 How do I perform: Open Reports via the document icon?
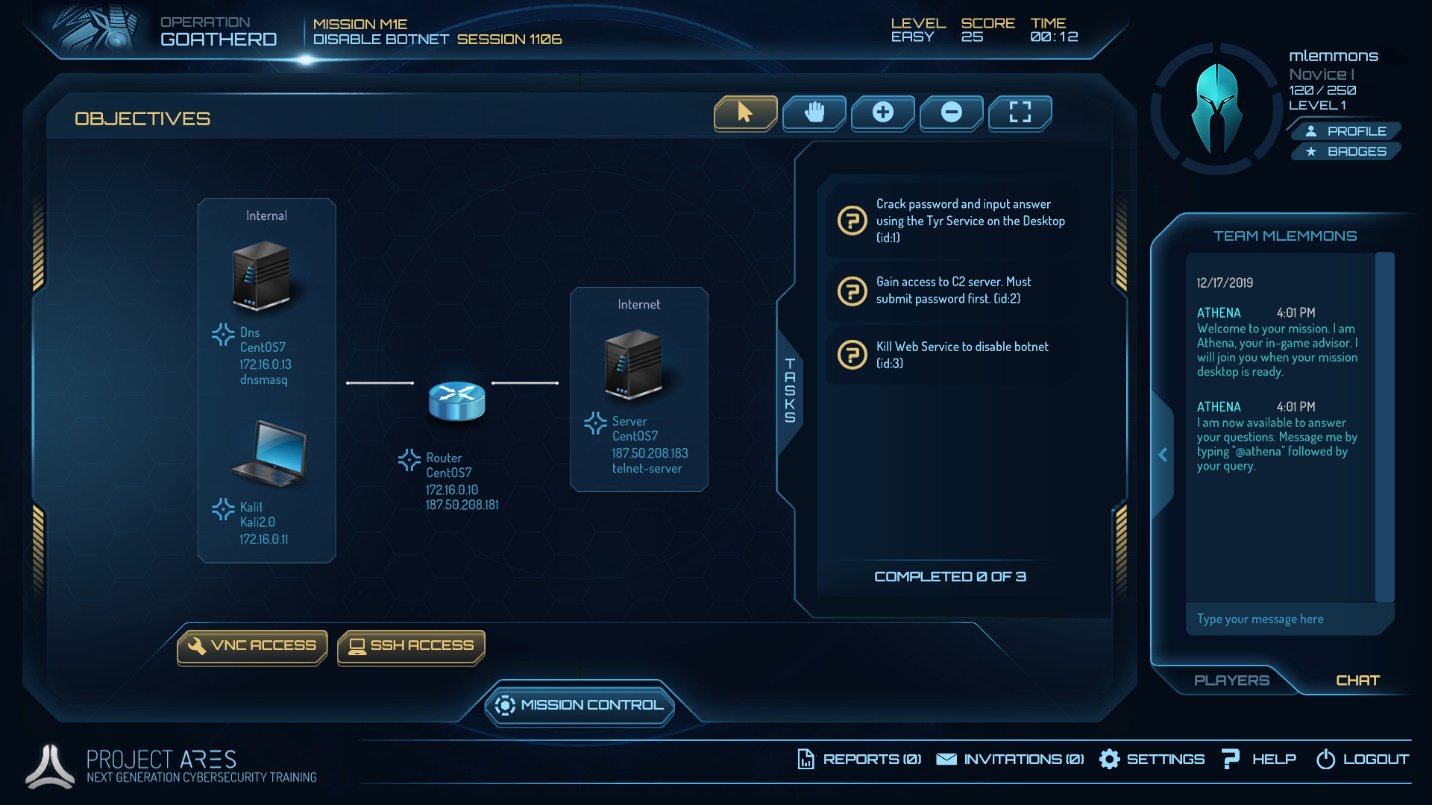pyautogui.click(x=806, y=759)
